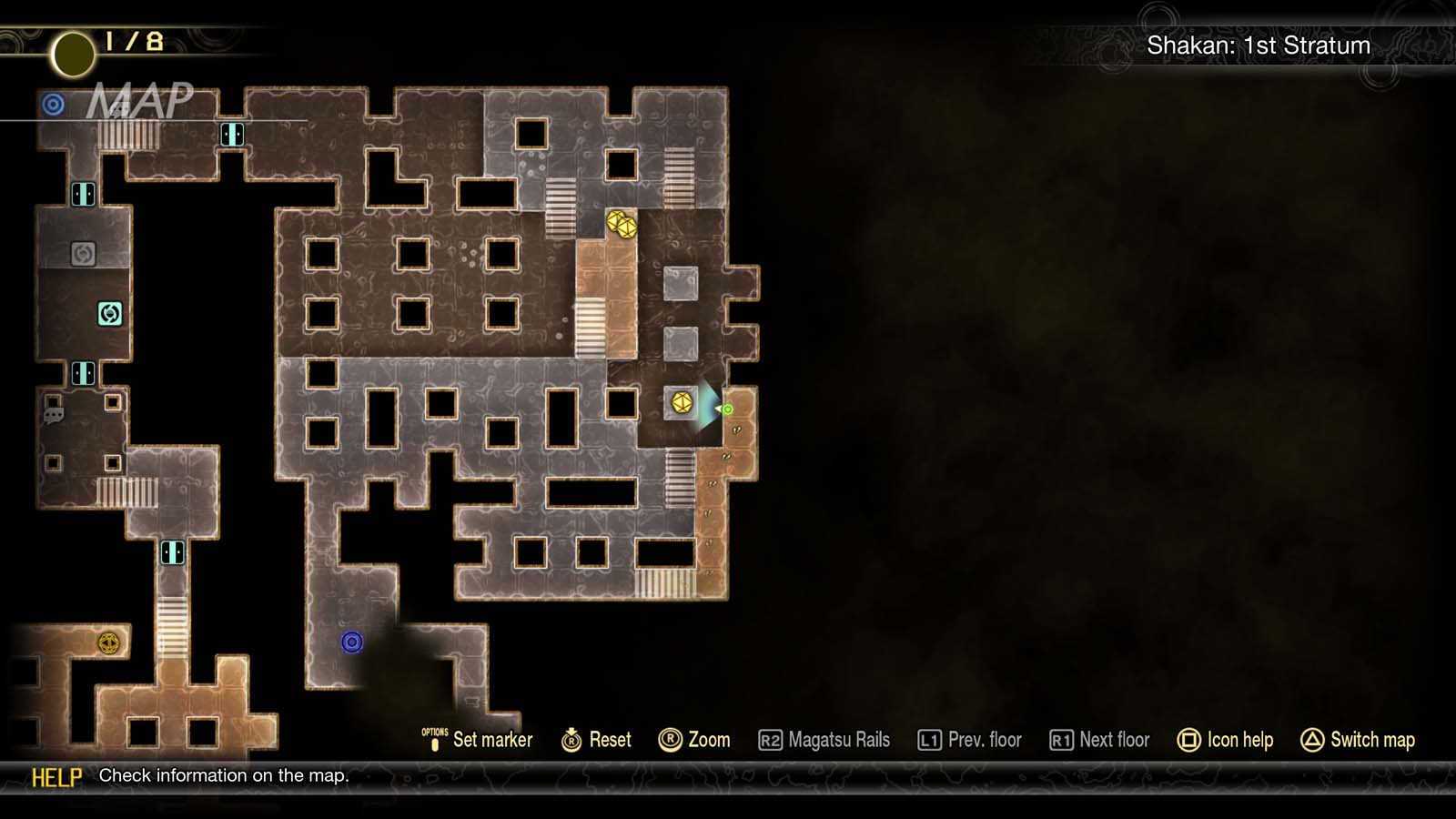
Task: Click the blue spiral marker near the MAP title
Action: [53, 105]
